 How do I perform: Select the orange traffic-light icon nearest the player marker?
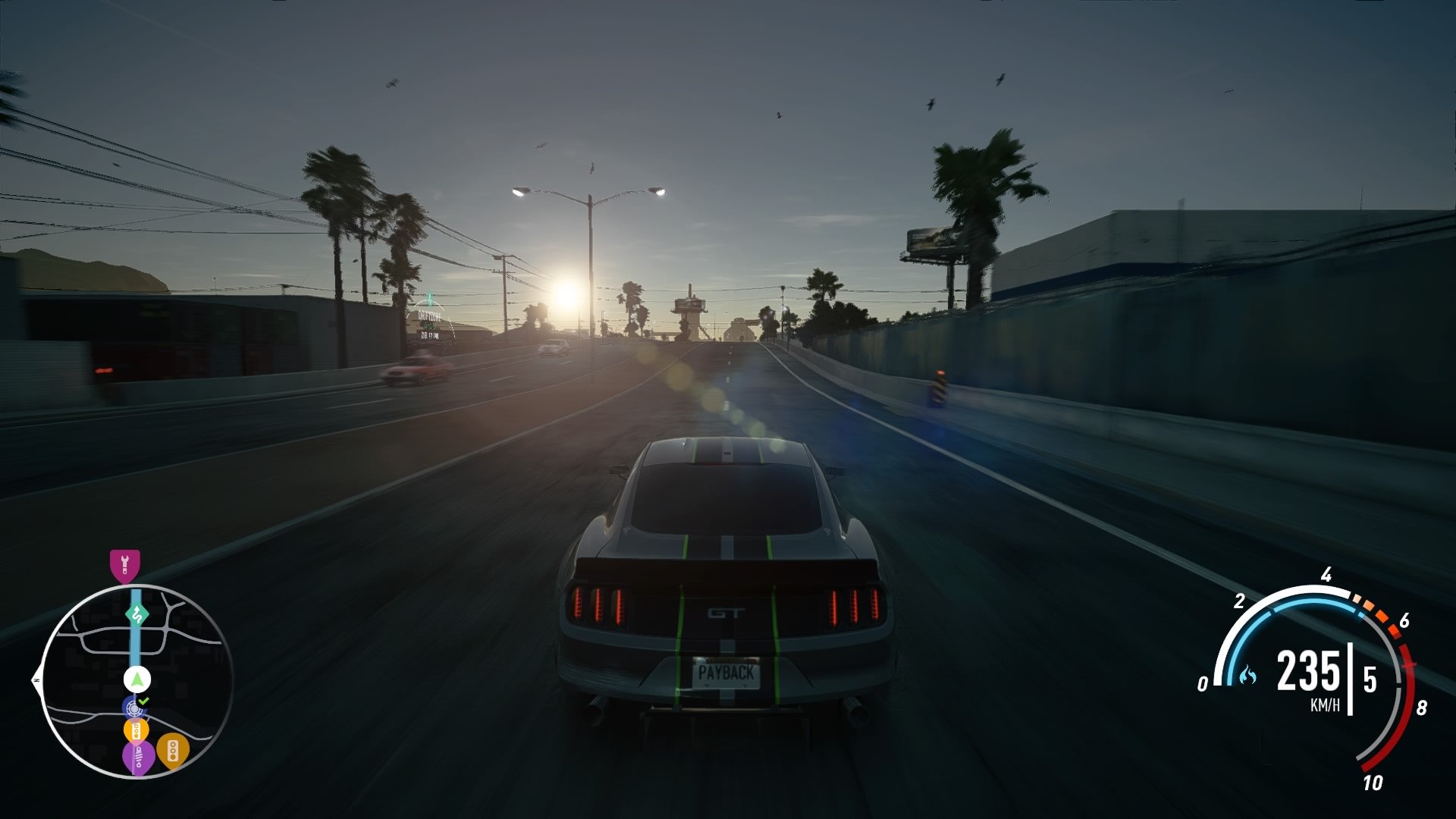[136, 731]
